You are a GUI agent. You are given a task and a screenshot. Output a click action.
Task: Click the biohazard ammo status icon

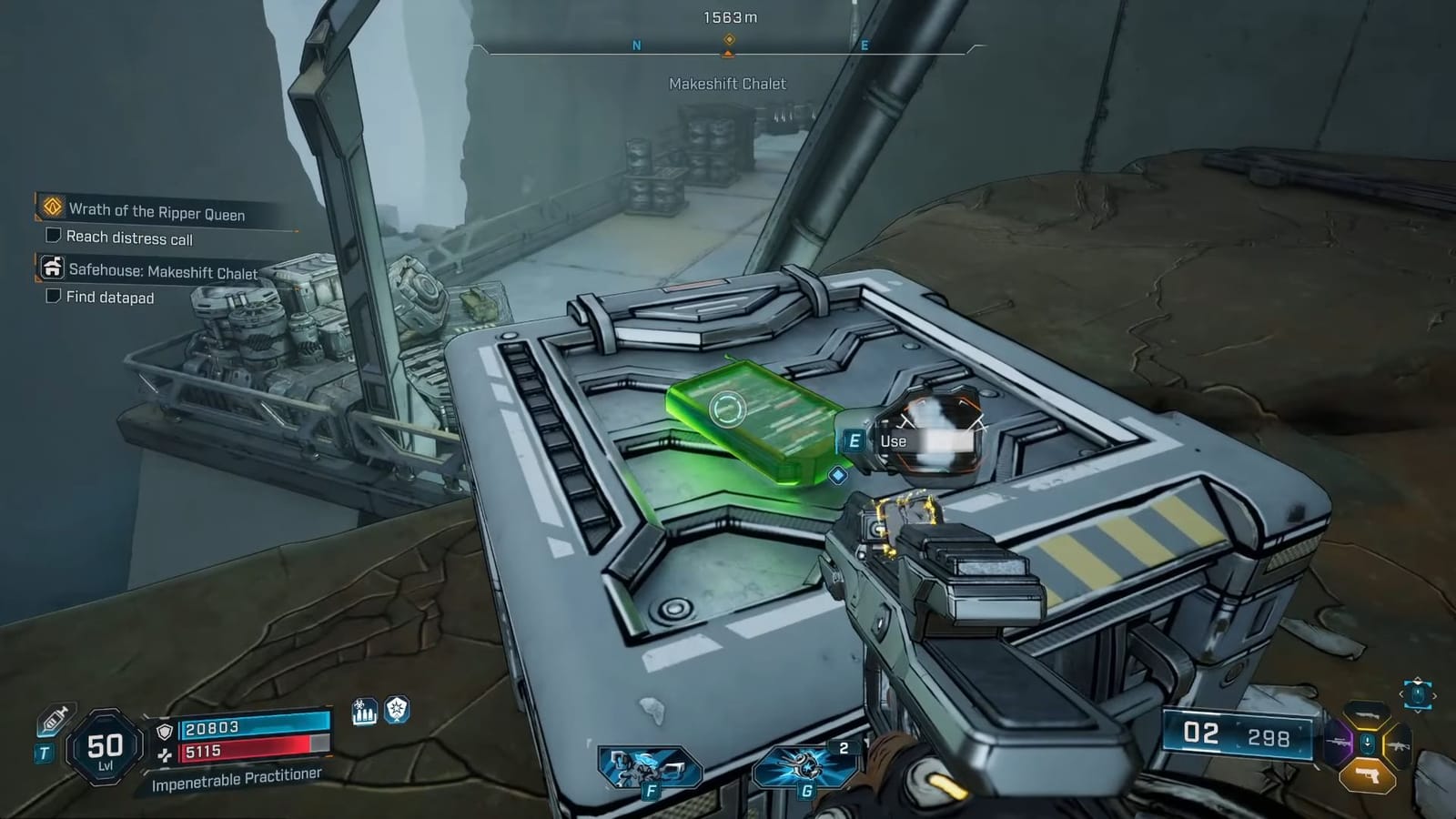pos(363,713)
